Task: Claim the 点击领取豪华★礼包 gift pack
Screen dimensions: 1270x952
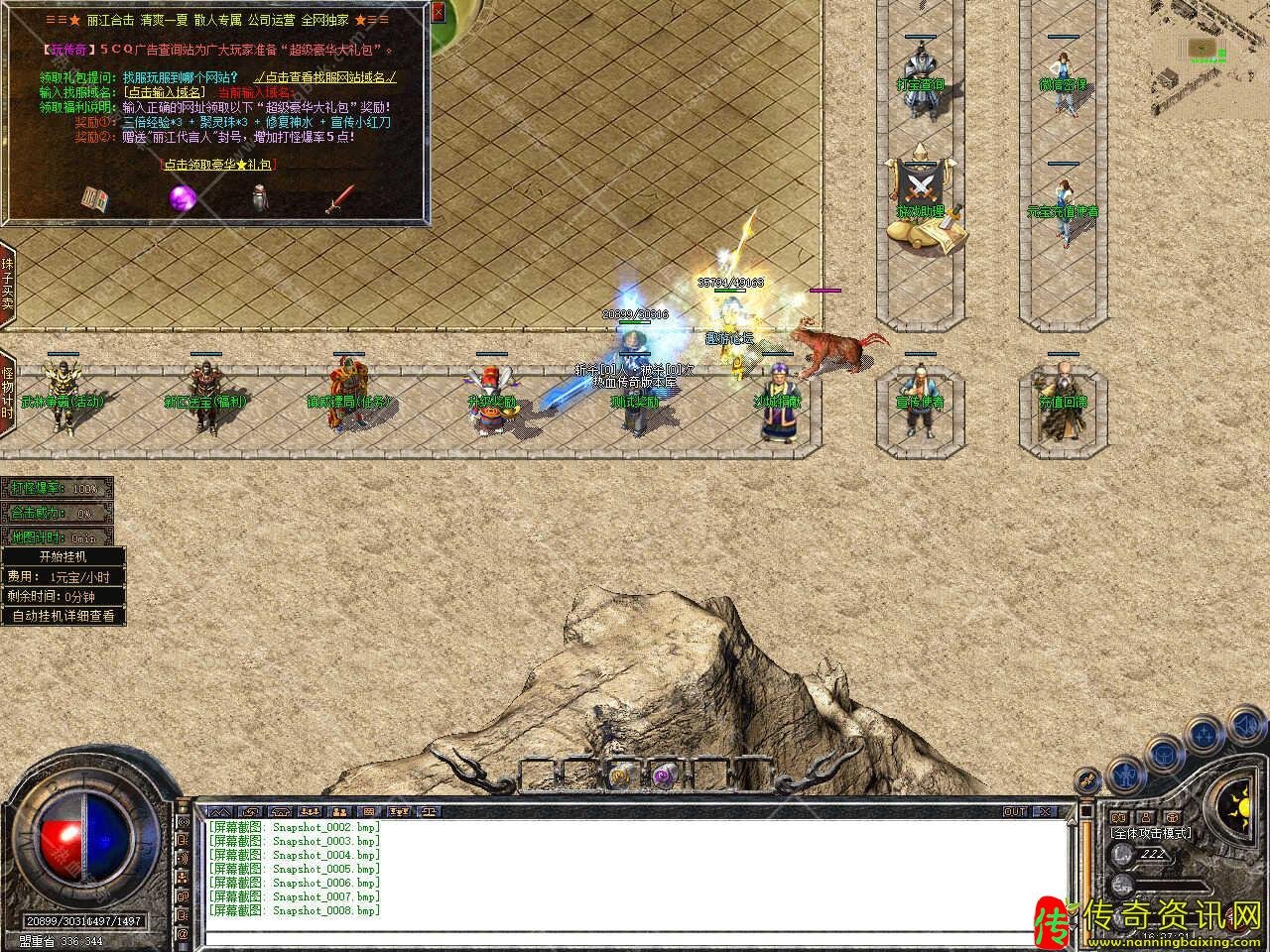Action: pos(219,165)
